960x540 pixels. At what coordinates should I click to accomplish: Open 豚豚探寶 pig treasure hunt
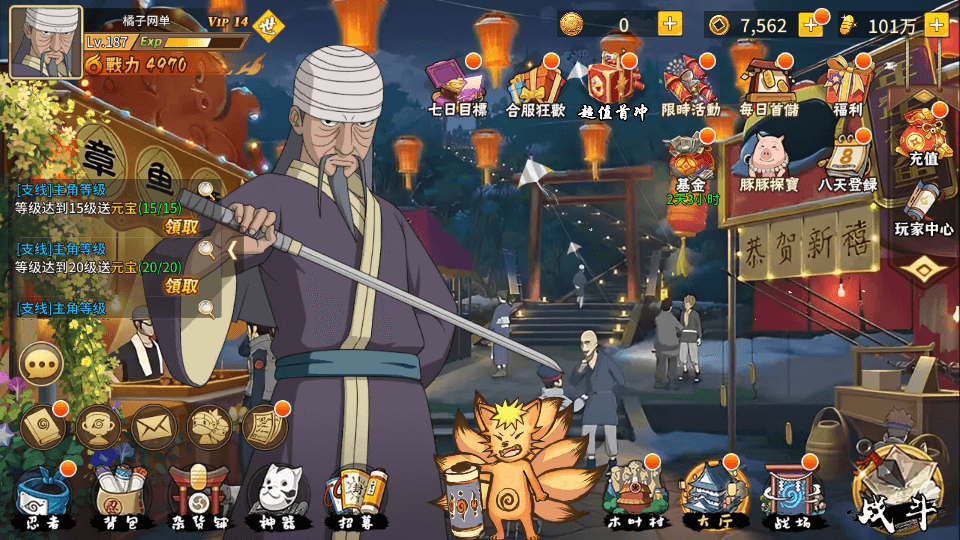[x=768, y=163]
